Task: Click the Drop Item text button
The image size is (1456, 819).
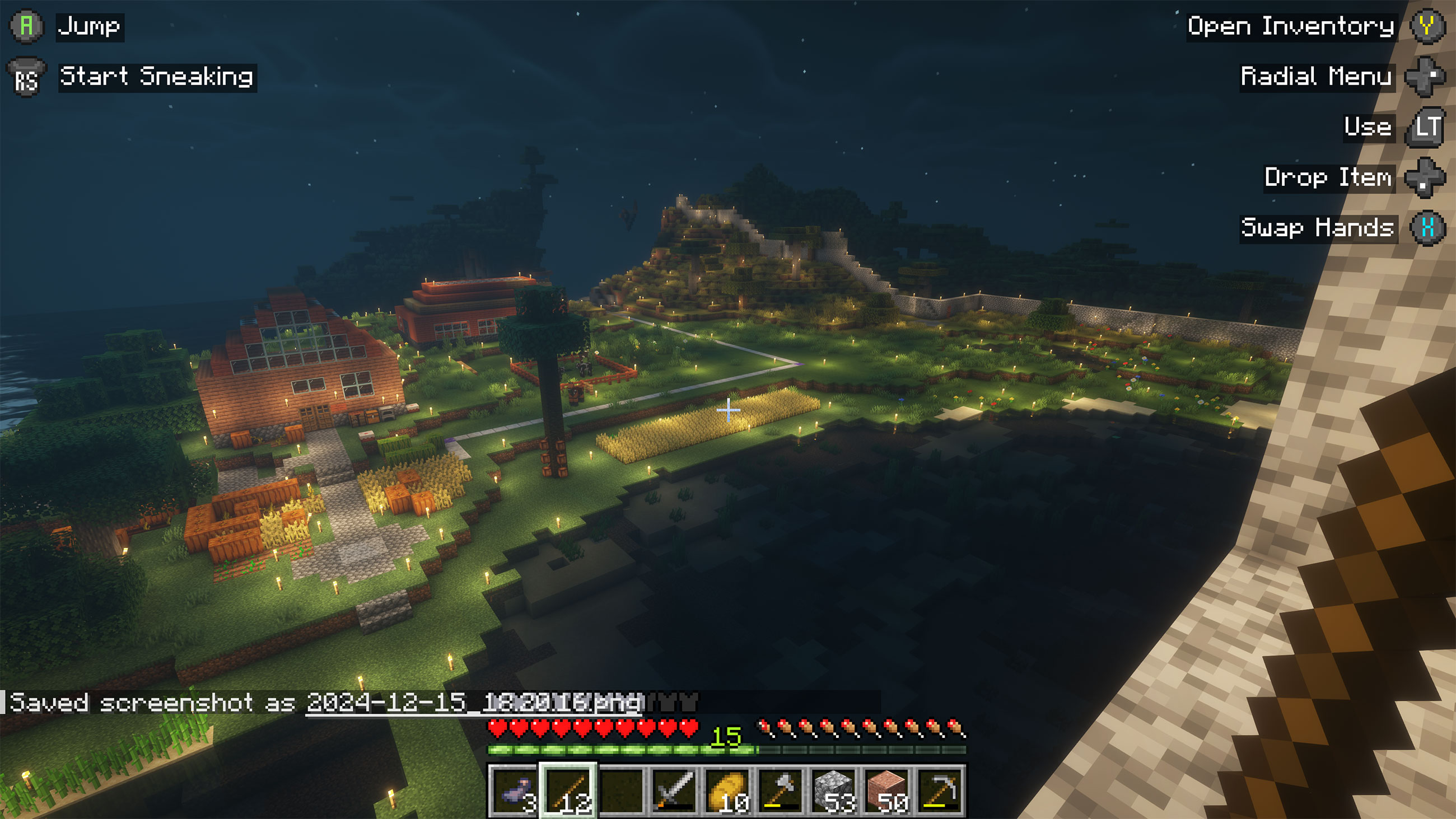Action: (1328, 179)
